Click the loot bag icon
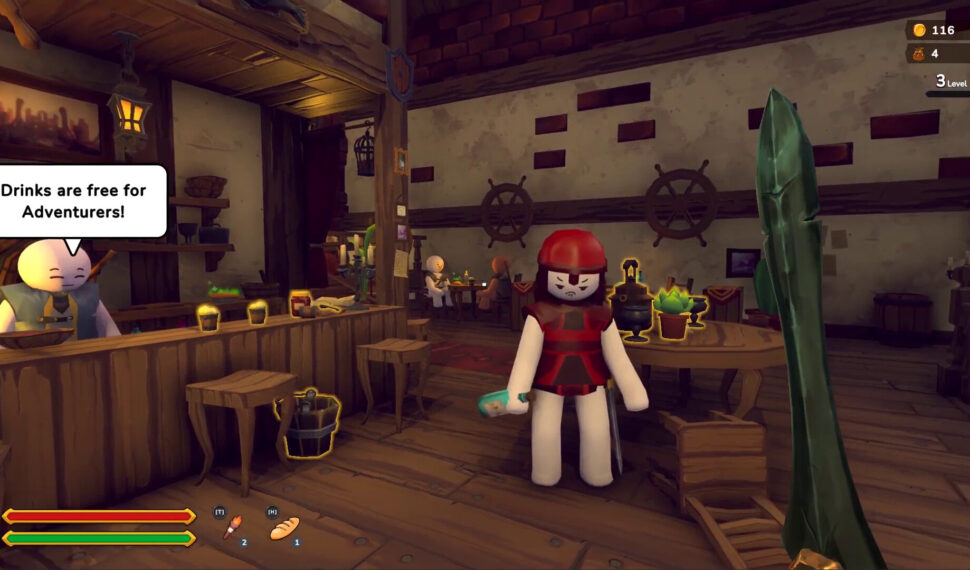The width and height of the screenshot is (970, 570). [919, 54]
